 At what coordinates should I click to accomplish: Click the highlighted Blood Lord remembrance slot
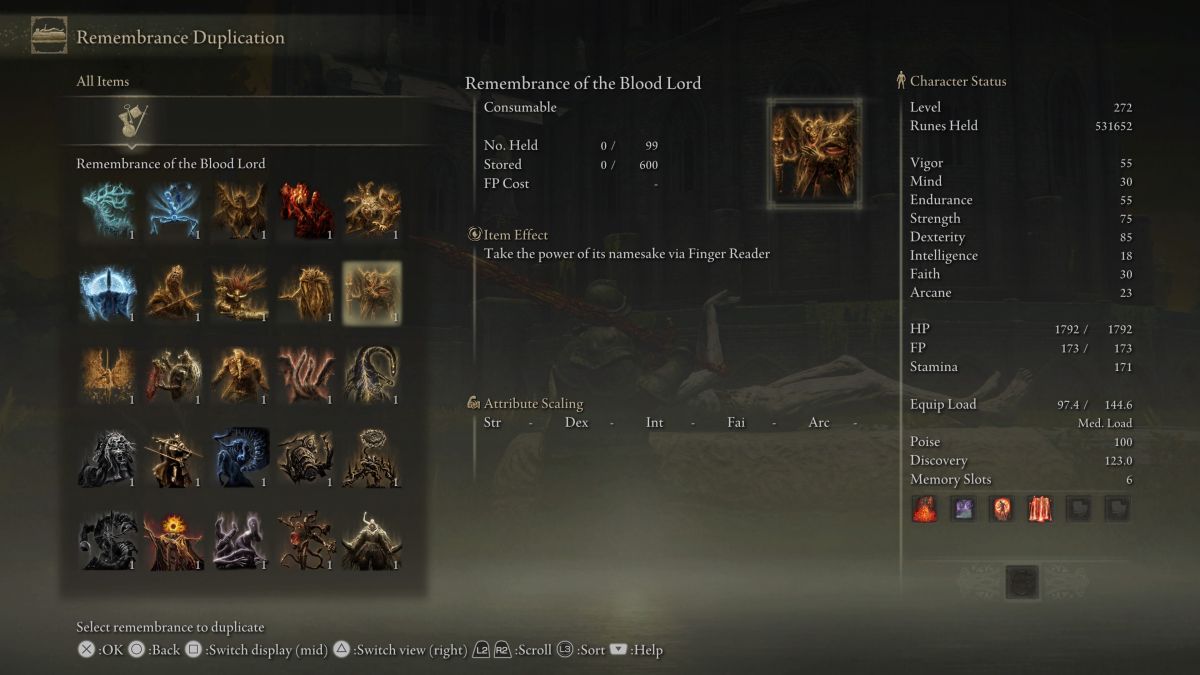pos(372,293)
